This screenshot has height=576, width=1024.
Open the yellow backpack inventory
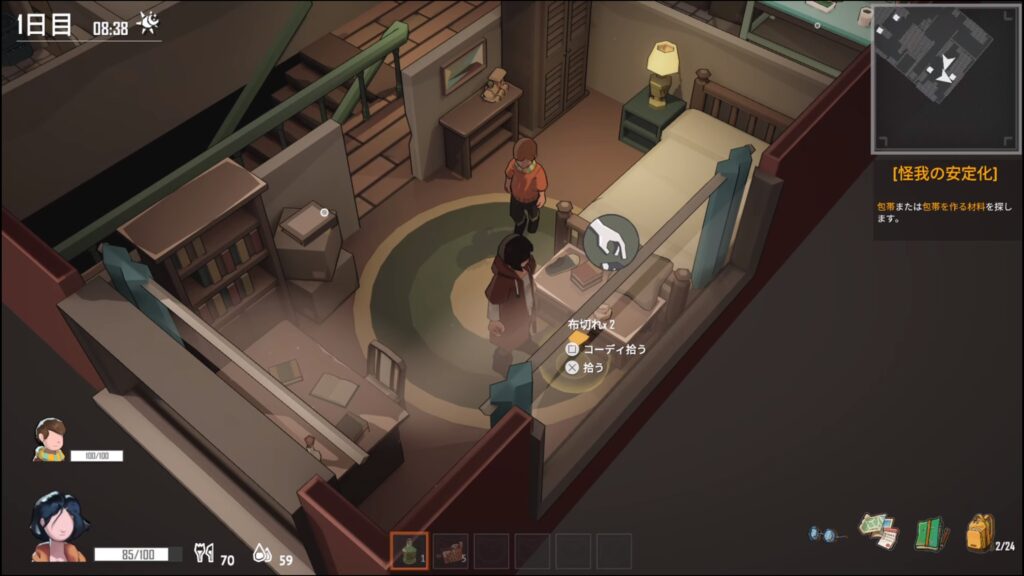[x=980, y=532]
